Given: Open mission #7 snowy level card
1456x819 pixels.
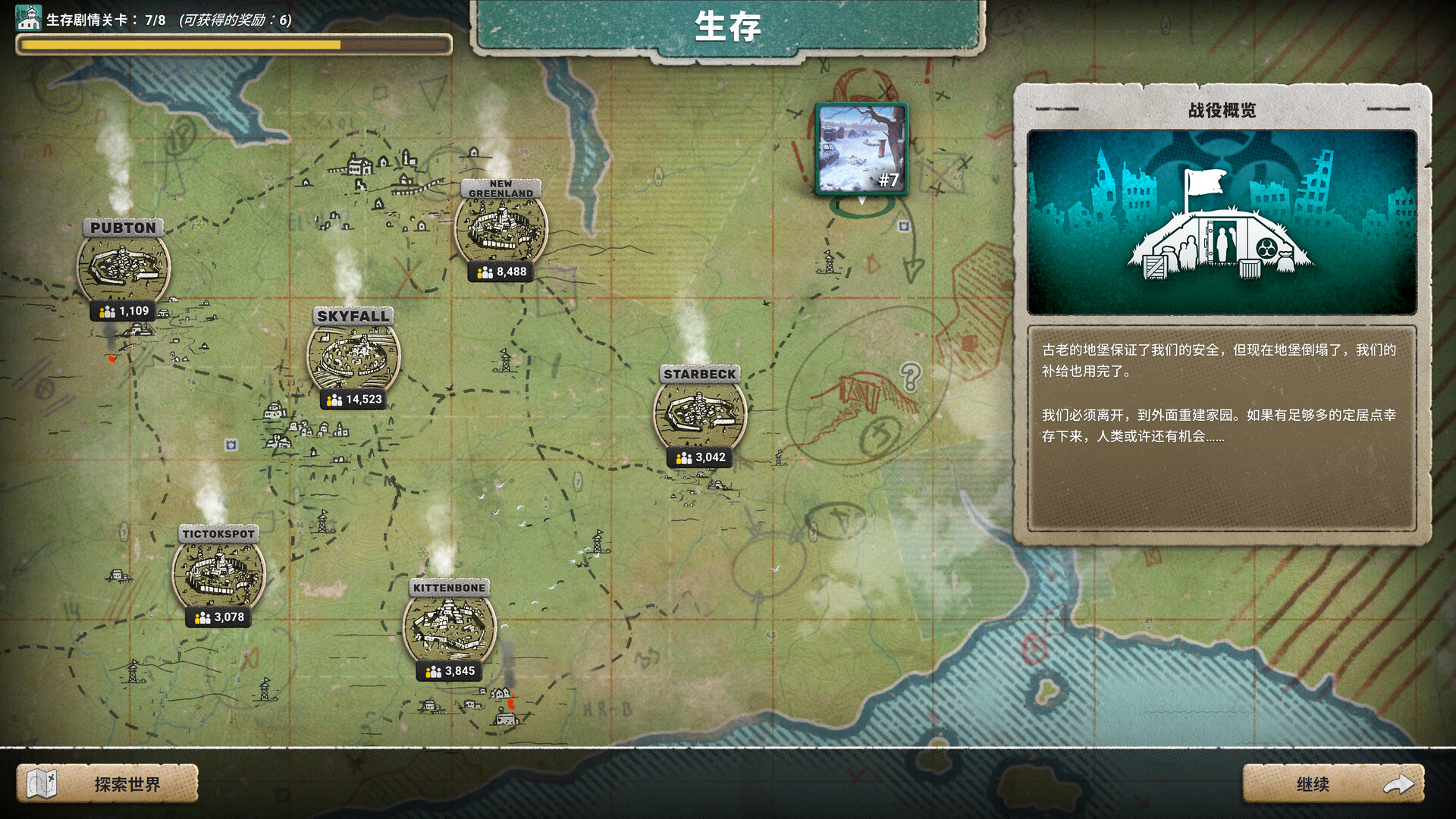Looking at the screenshot, I should [861, 148].
